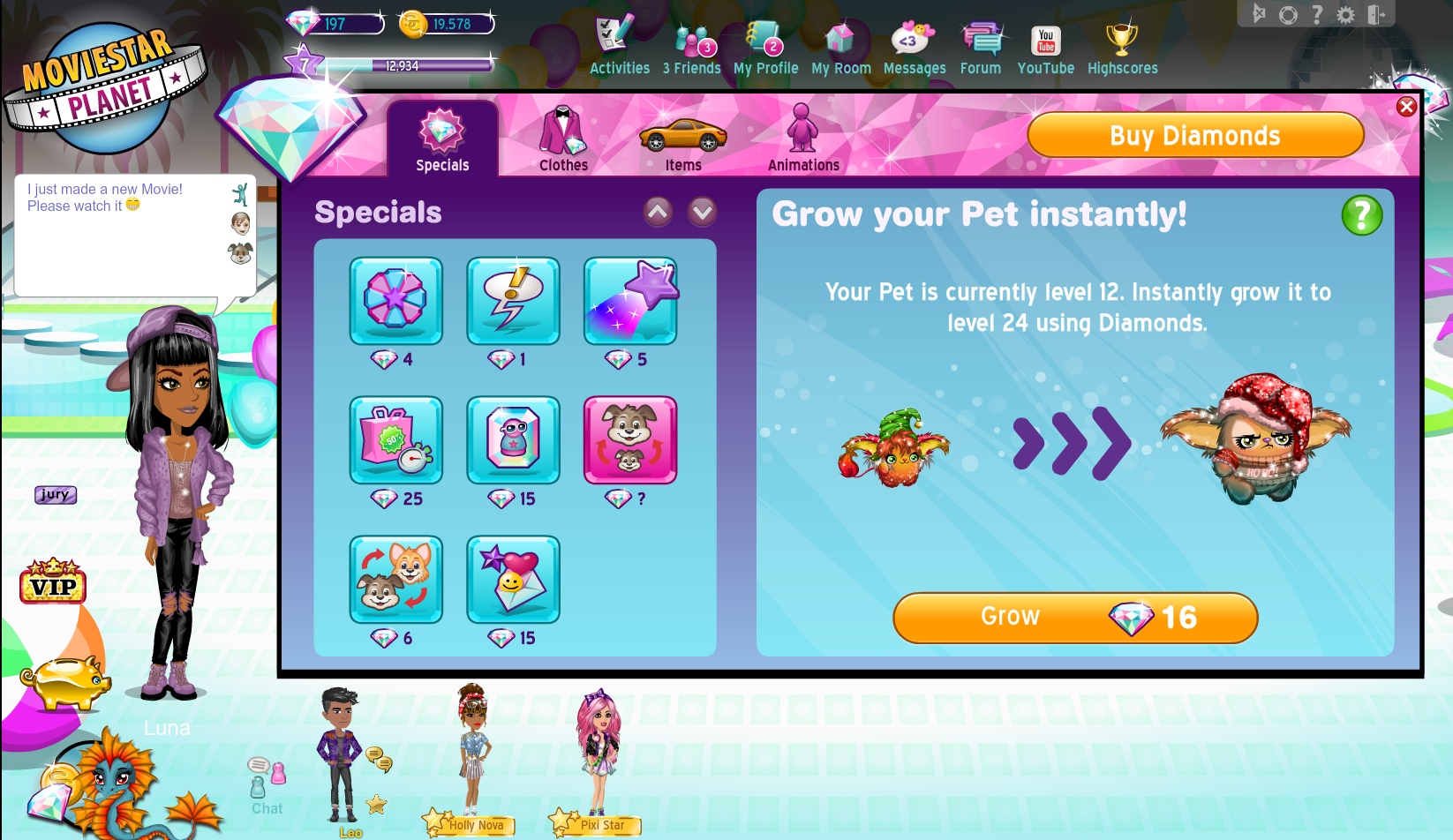Viewport: 1453px width, 840px height.
Task: Pick the heart envelope special costing 15
Action: click(513, 580)
